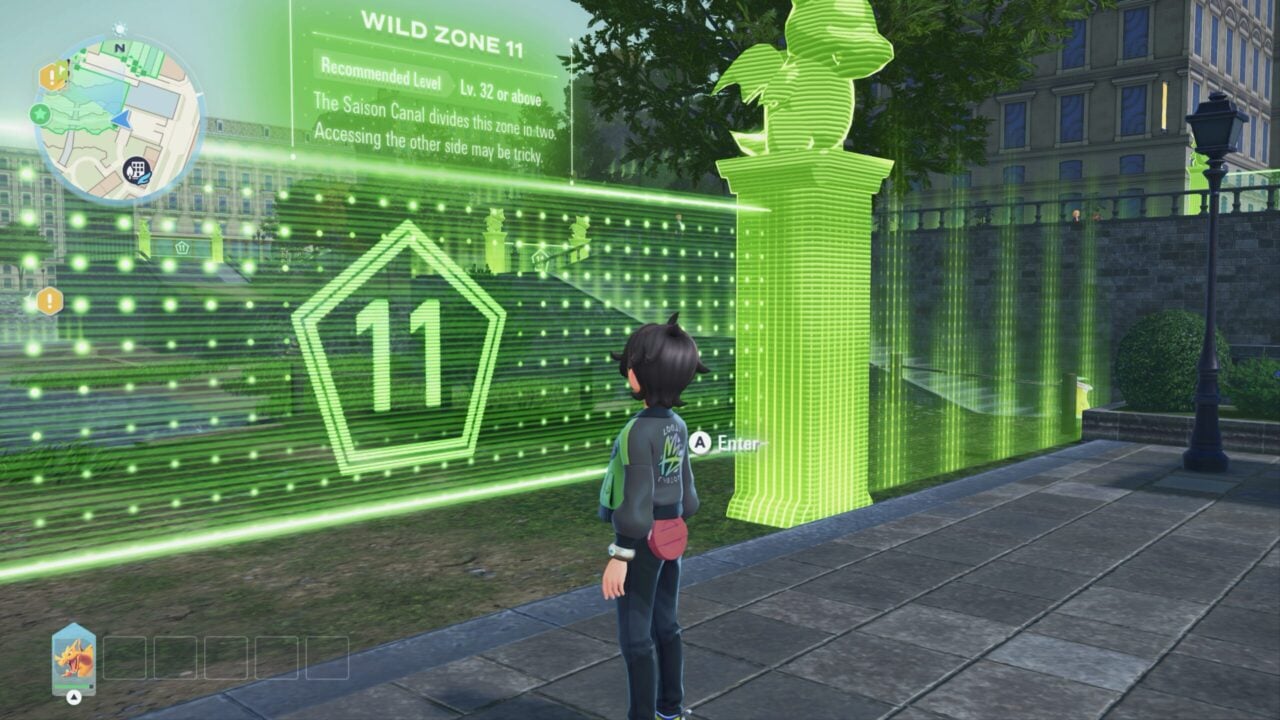Expand the party menu via the up arrow
Viewport: 1280px width, 720px height.
coord(74,698)
